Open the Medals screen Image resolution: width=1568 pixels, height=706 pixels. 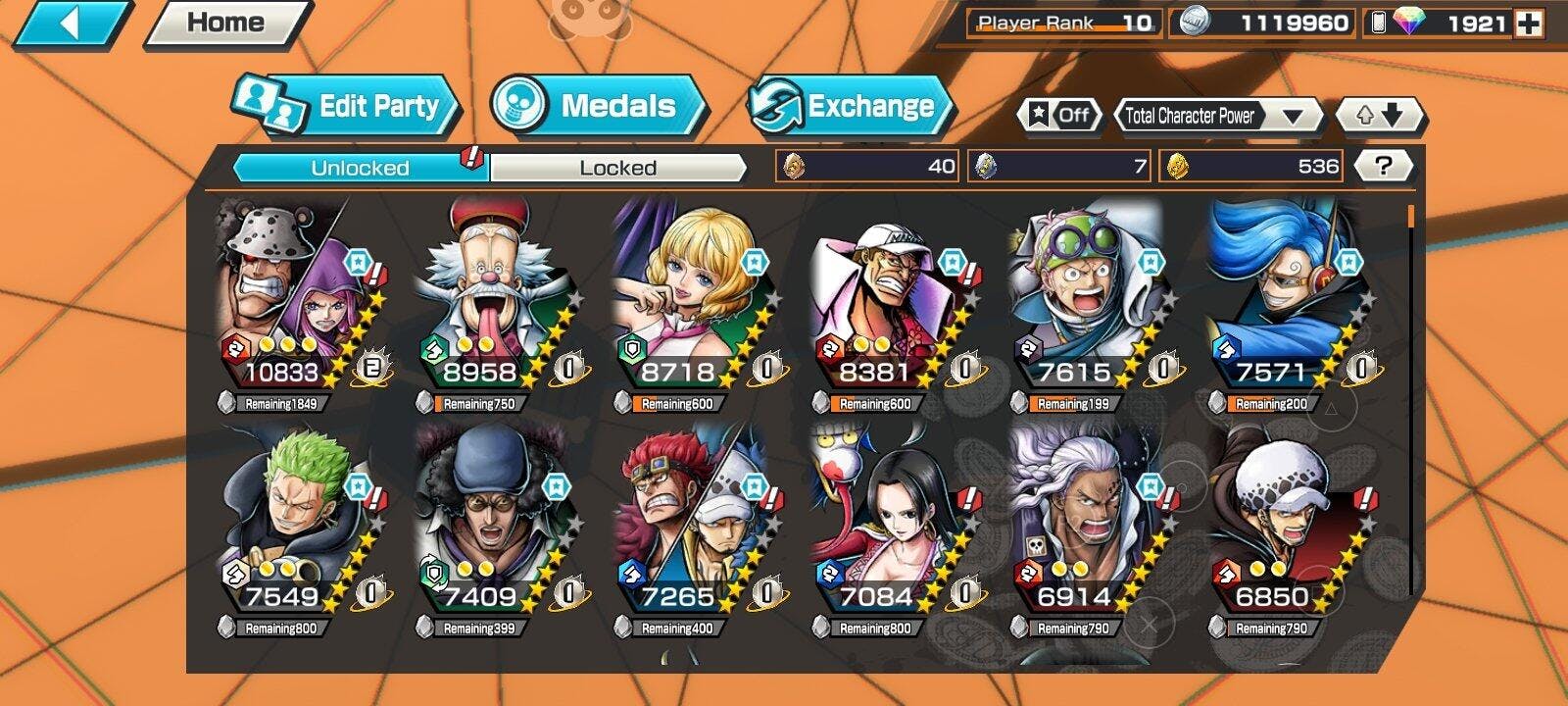pos(598,106)
